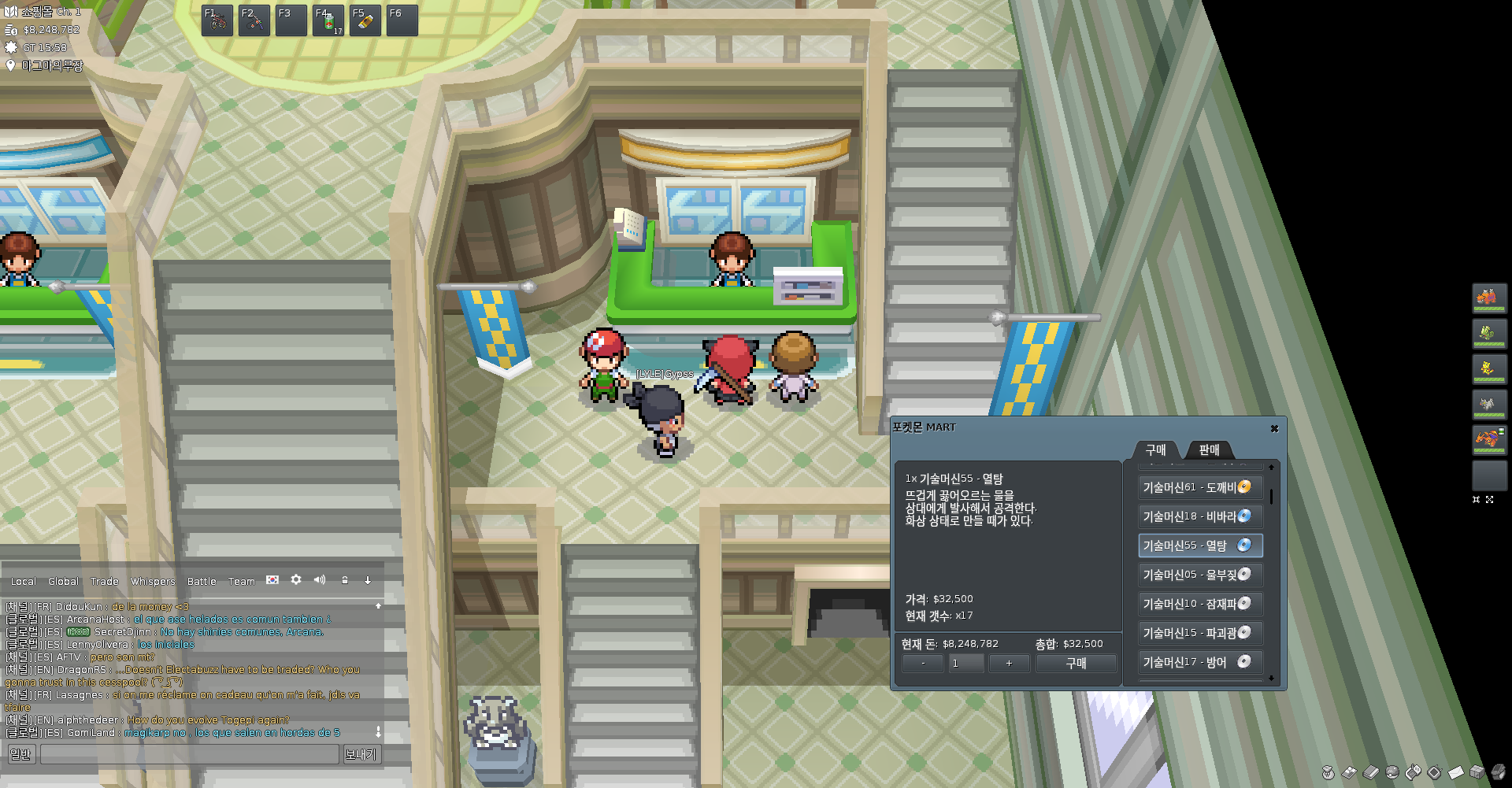Pick 기술머신10 - 잠재파 in the shop
The image size is (1512, 788).
click(1200, 604)
